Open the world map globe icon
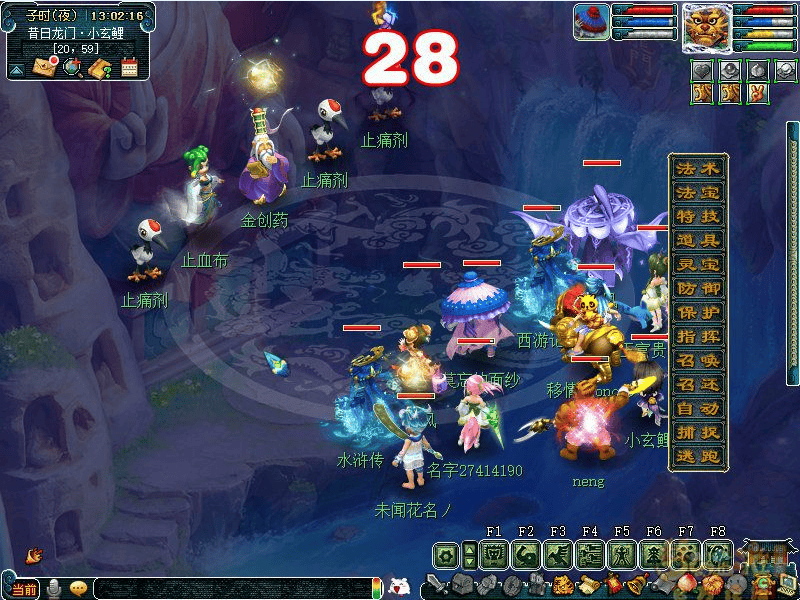The height and width of the screenshot is (600, 800). [72, 68]
